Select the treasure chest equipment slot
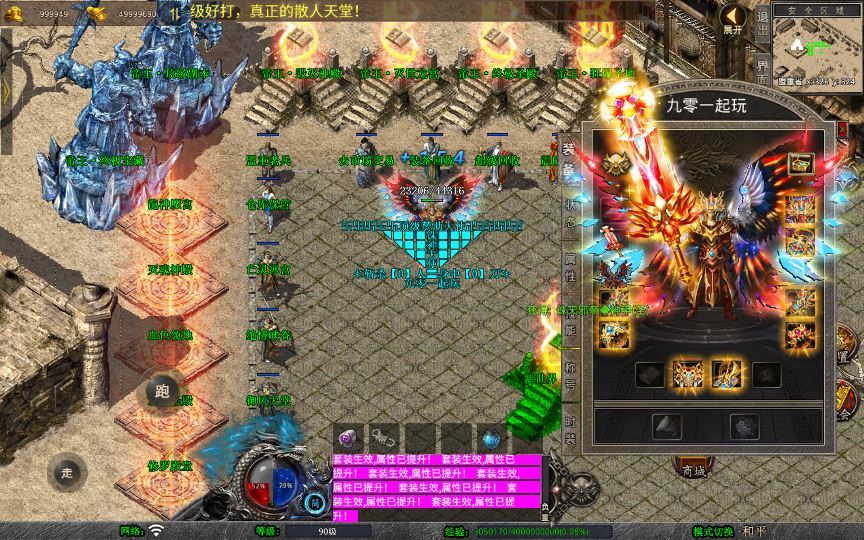The height and width of the screenshot is (540, 864). point(800,164)
